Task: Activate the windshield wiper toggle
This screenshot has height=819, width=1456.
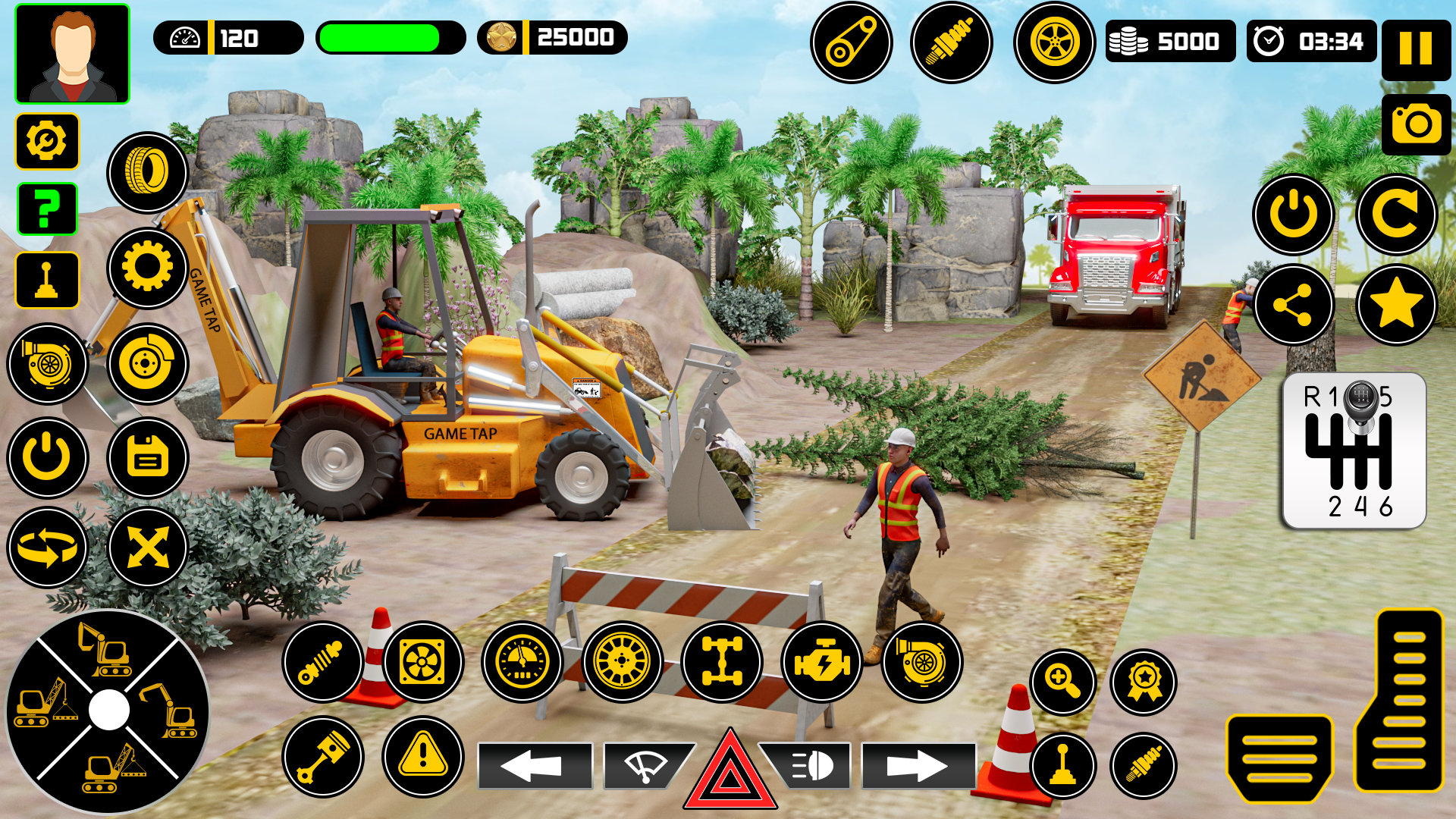Action: pos(648,766)
